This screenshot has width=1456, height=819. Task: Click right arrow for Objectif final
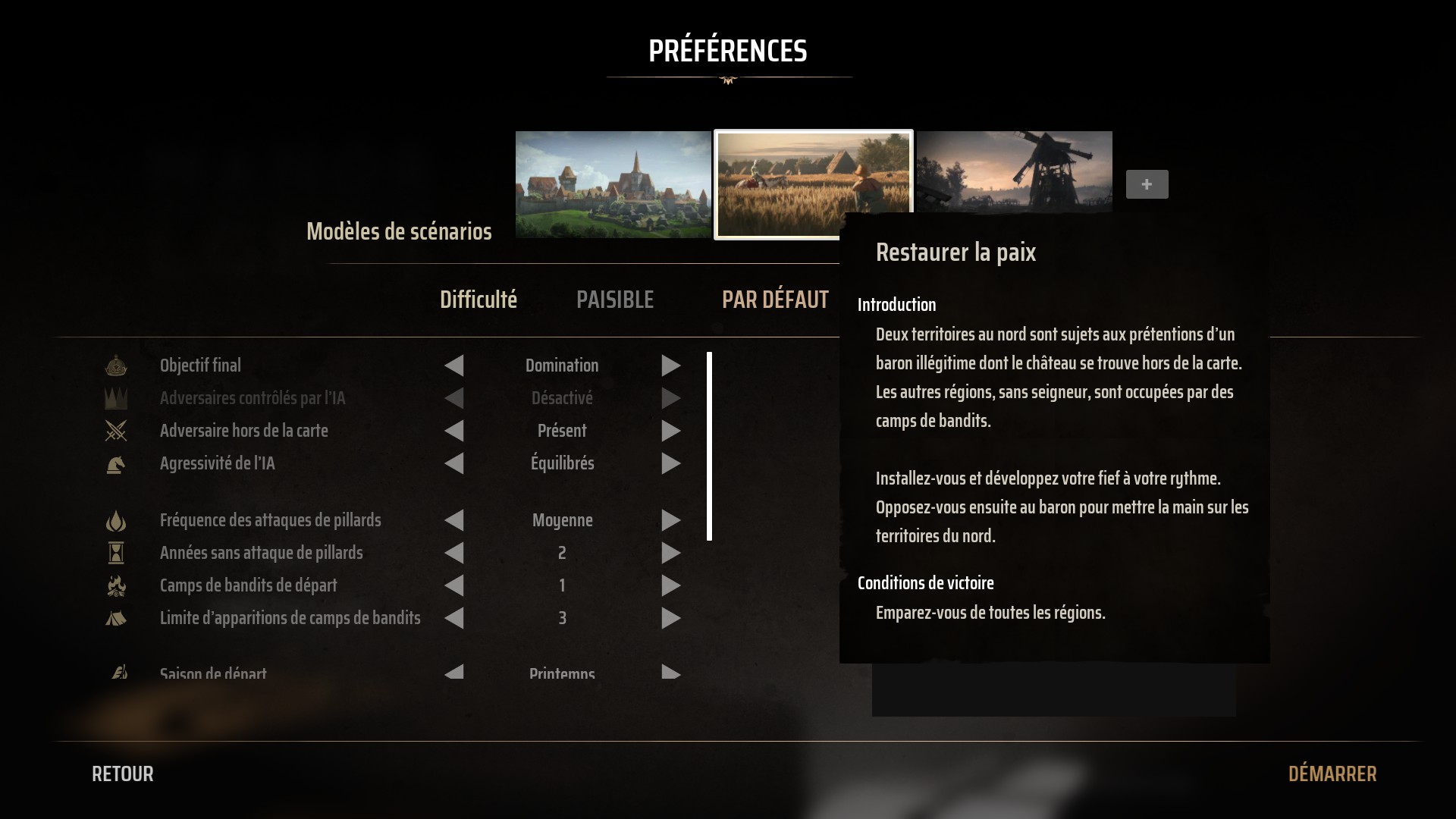tap(670, 366)
